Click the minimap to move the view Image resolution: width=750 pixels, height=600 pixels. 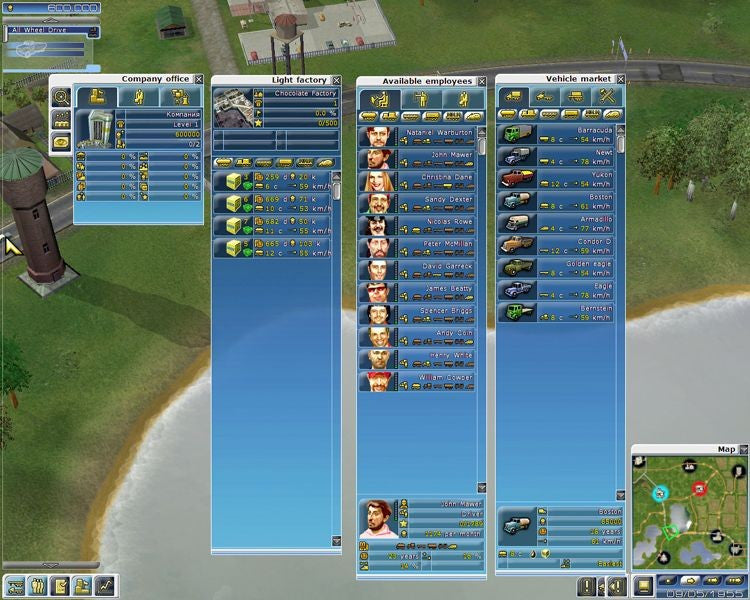tap(690, 510)
